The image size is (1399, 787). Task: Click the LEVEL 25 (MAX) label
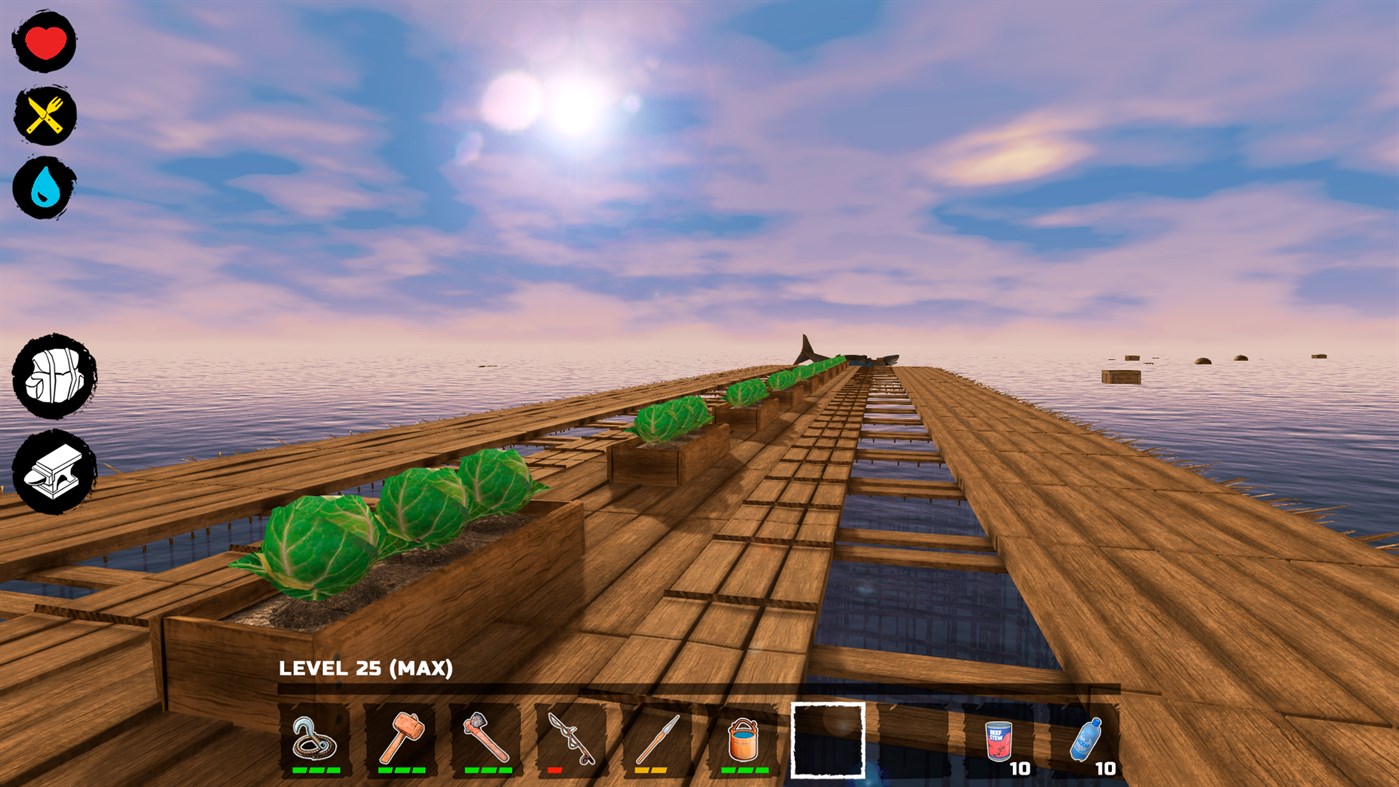tap(367, 666)
